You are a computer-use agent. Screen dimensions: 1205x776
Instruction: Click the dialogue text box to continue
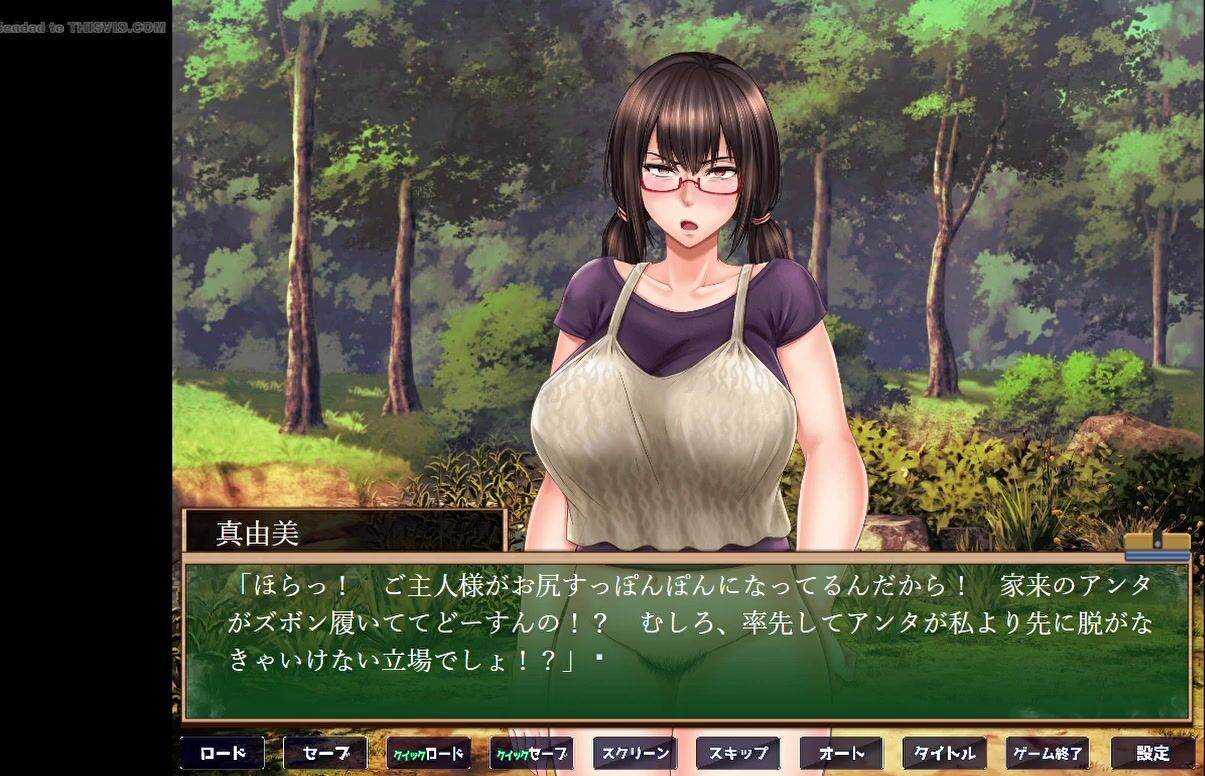click(686, 640)
